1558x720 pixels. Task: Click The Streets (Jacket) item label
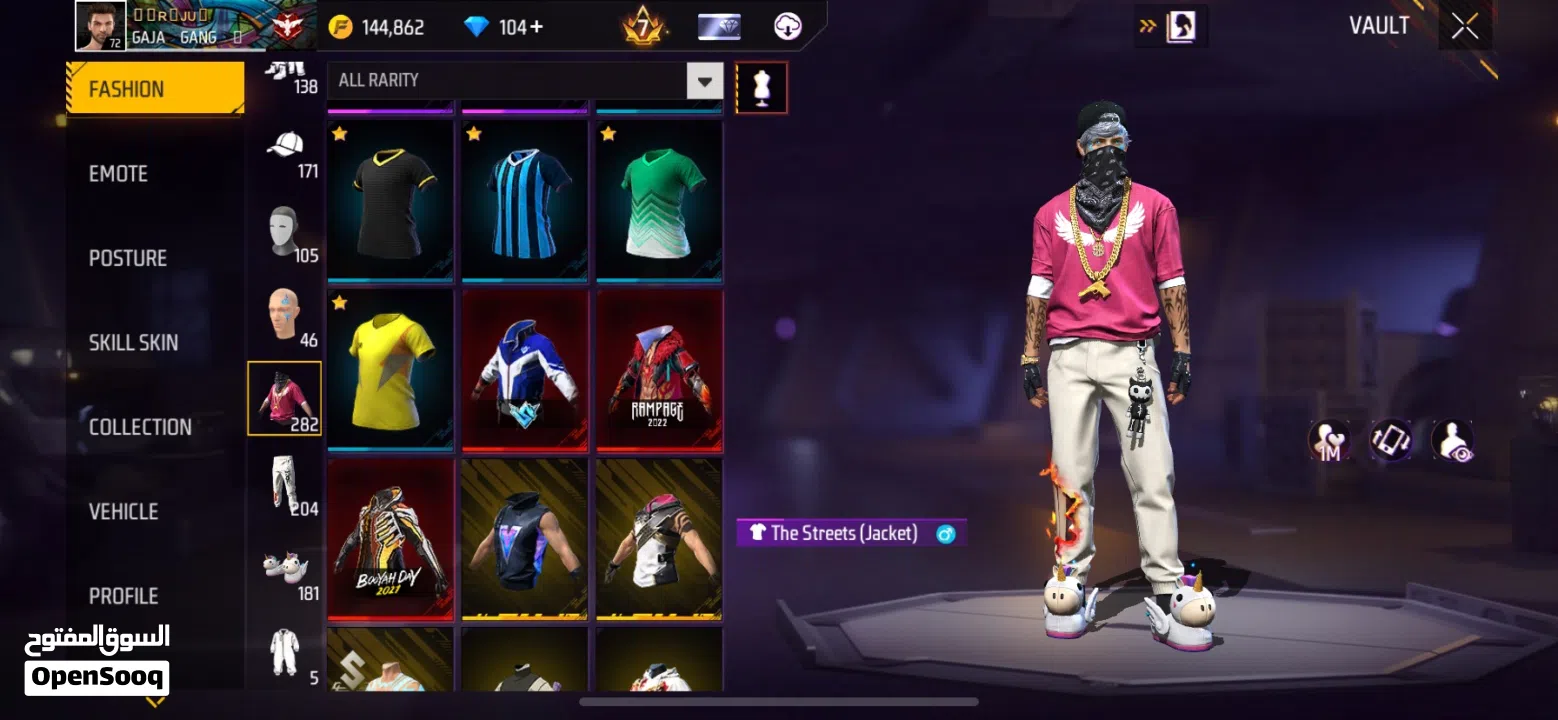(850, 533)
